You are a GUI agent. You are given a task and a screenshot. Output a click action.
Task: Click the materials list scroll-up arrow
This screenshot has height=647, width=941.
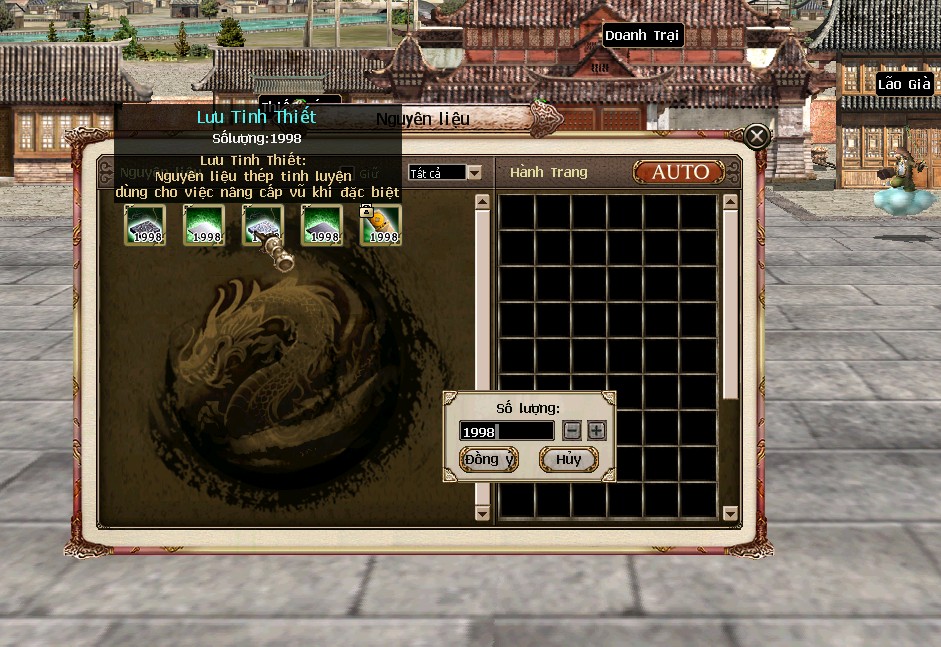click(x=482, y=201)
